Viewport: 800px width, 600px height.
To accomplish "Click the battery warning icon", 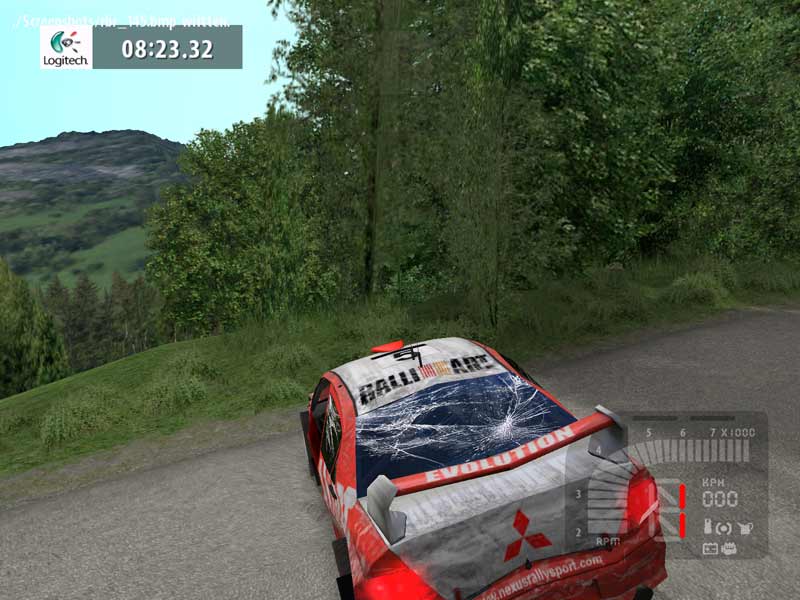I will point(710,548).
